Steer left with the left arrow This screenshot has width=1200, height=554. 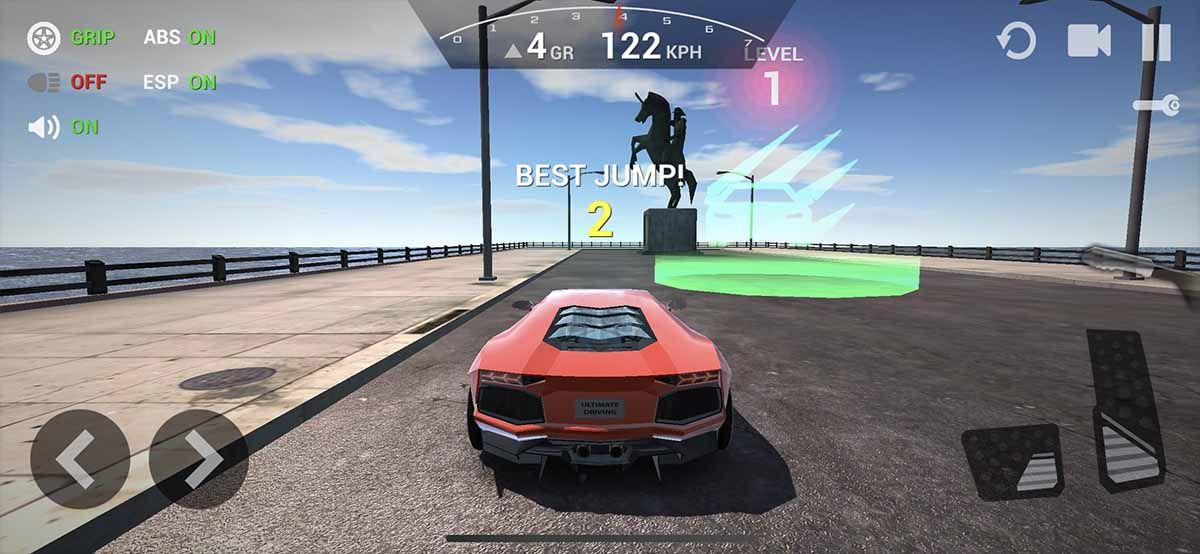(x=79, y=459)
